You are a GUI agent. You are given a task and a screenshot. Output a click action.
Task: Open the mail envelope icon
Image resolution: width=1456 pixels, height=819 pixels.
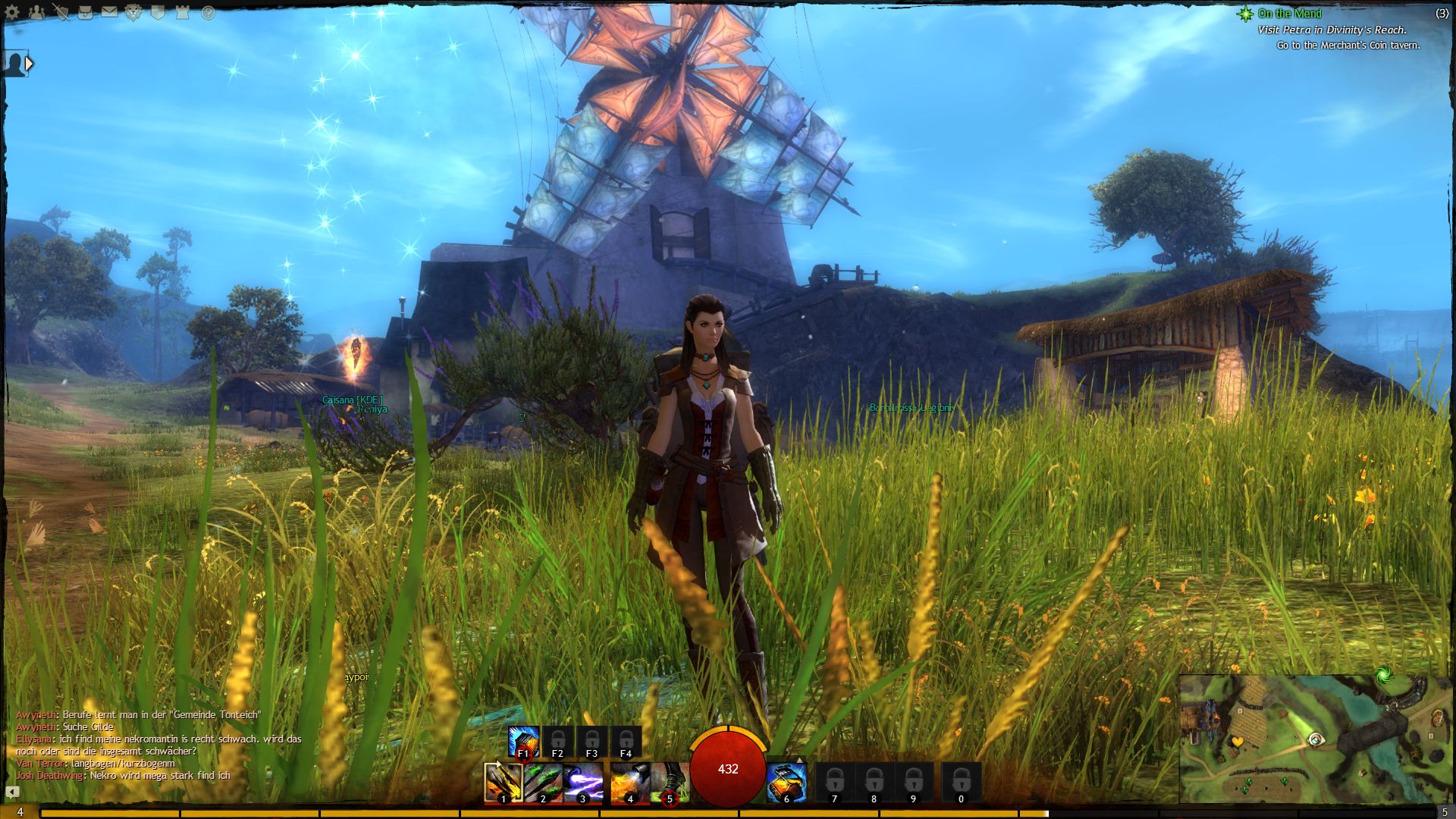pos(109,12)
